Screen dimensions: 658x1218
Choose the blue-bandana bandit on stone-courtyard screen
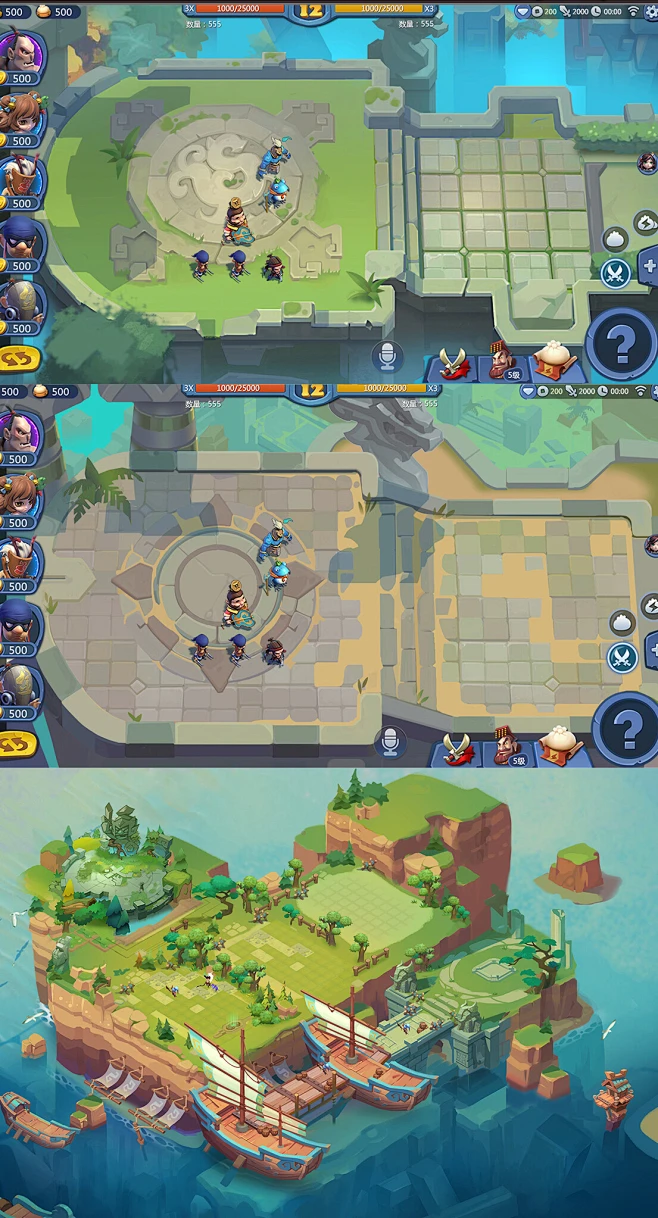[18, 622]
